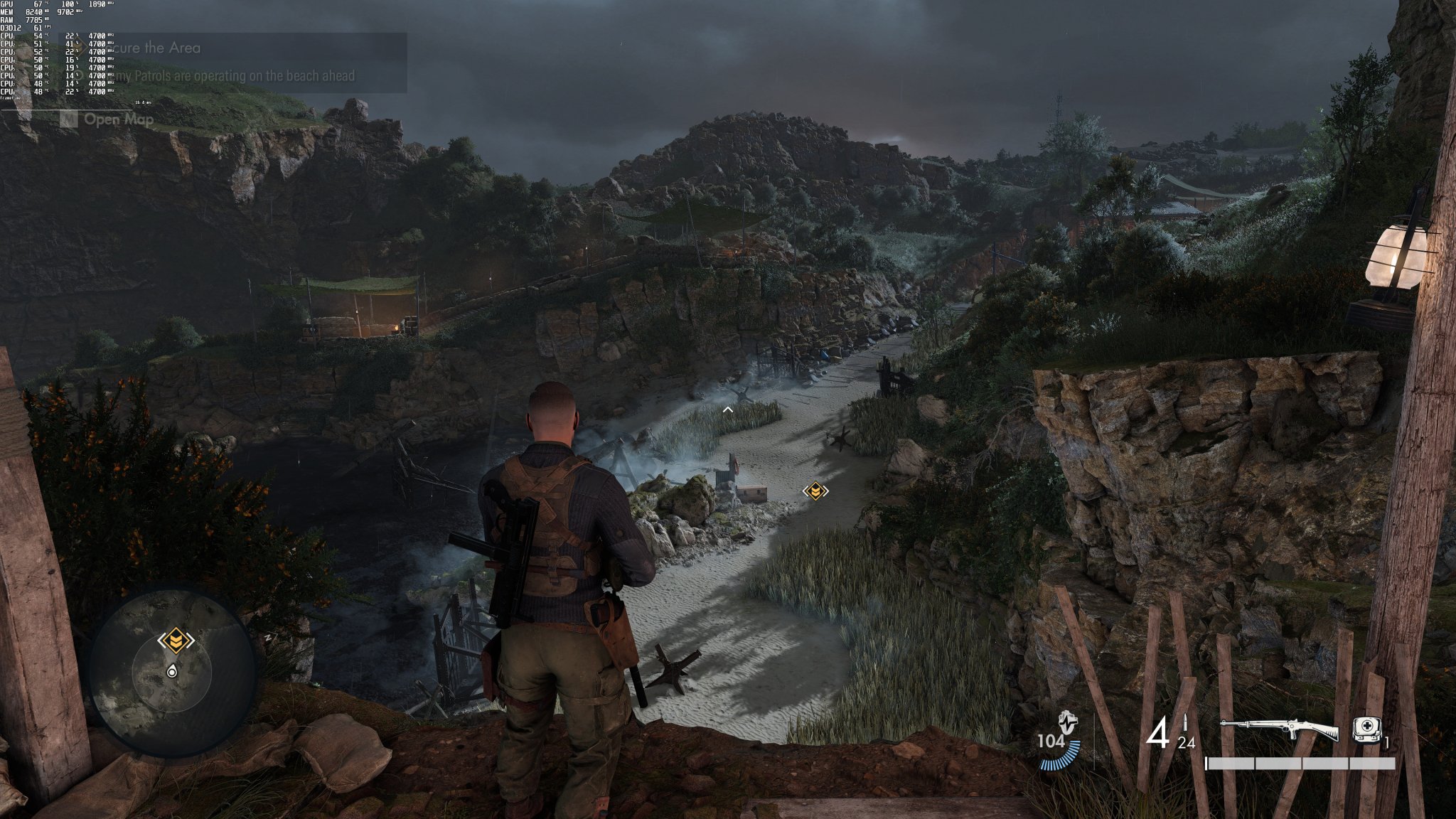
Task: Click the M key icon next to Open Map
Action: [x=68, y=119]
